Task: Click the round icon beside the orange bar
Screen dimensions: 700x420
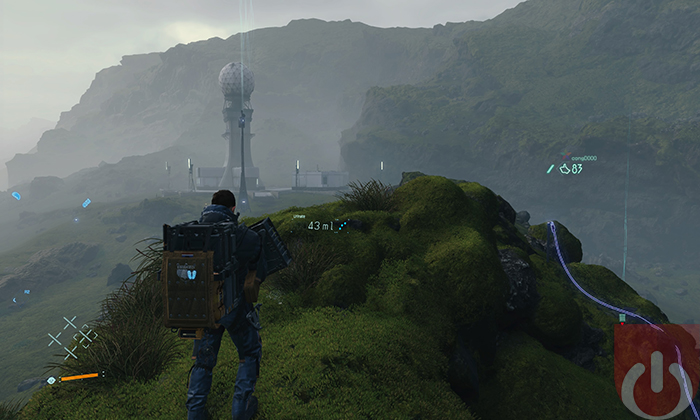Action: coord(51,380)
